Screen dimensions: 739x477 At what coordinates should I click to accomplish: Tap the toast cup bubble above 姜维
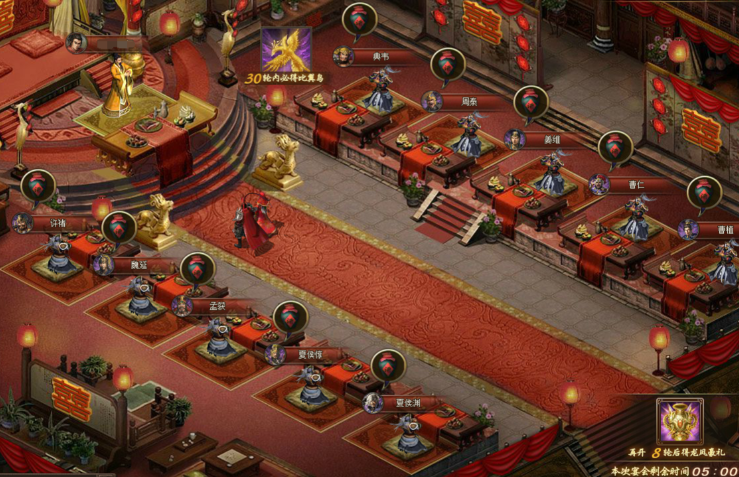(x=531, y=102)
